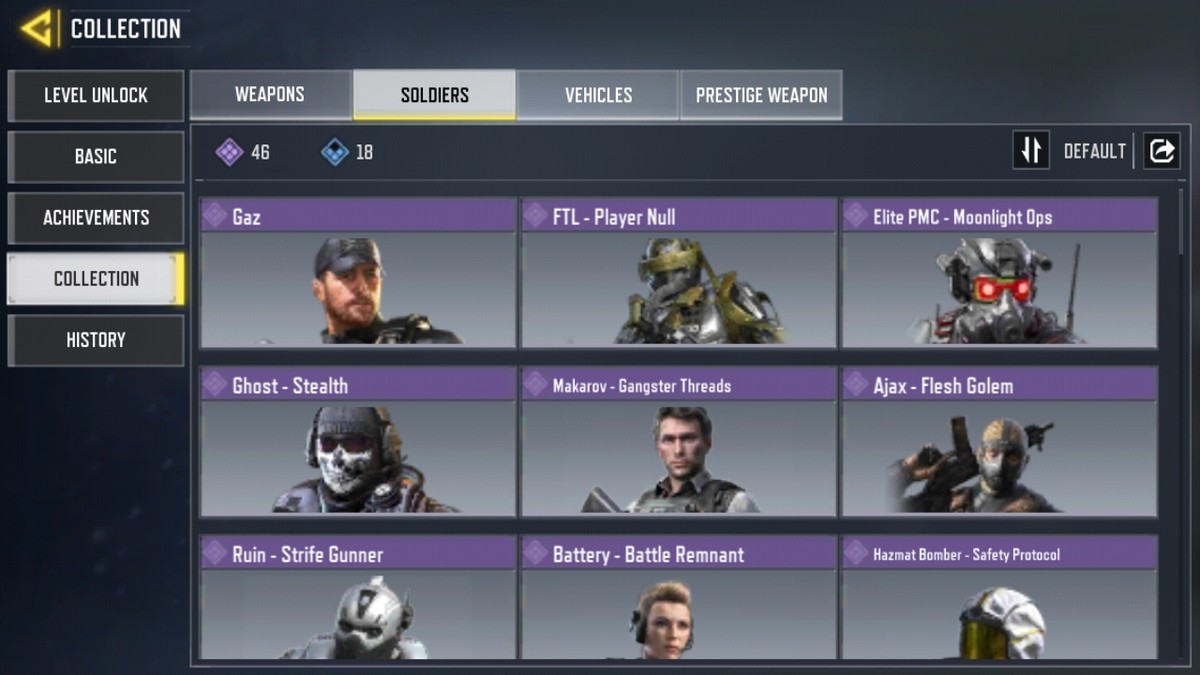Click the share icon button

coord(1162,151)
